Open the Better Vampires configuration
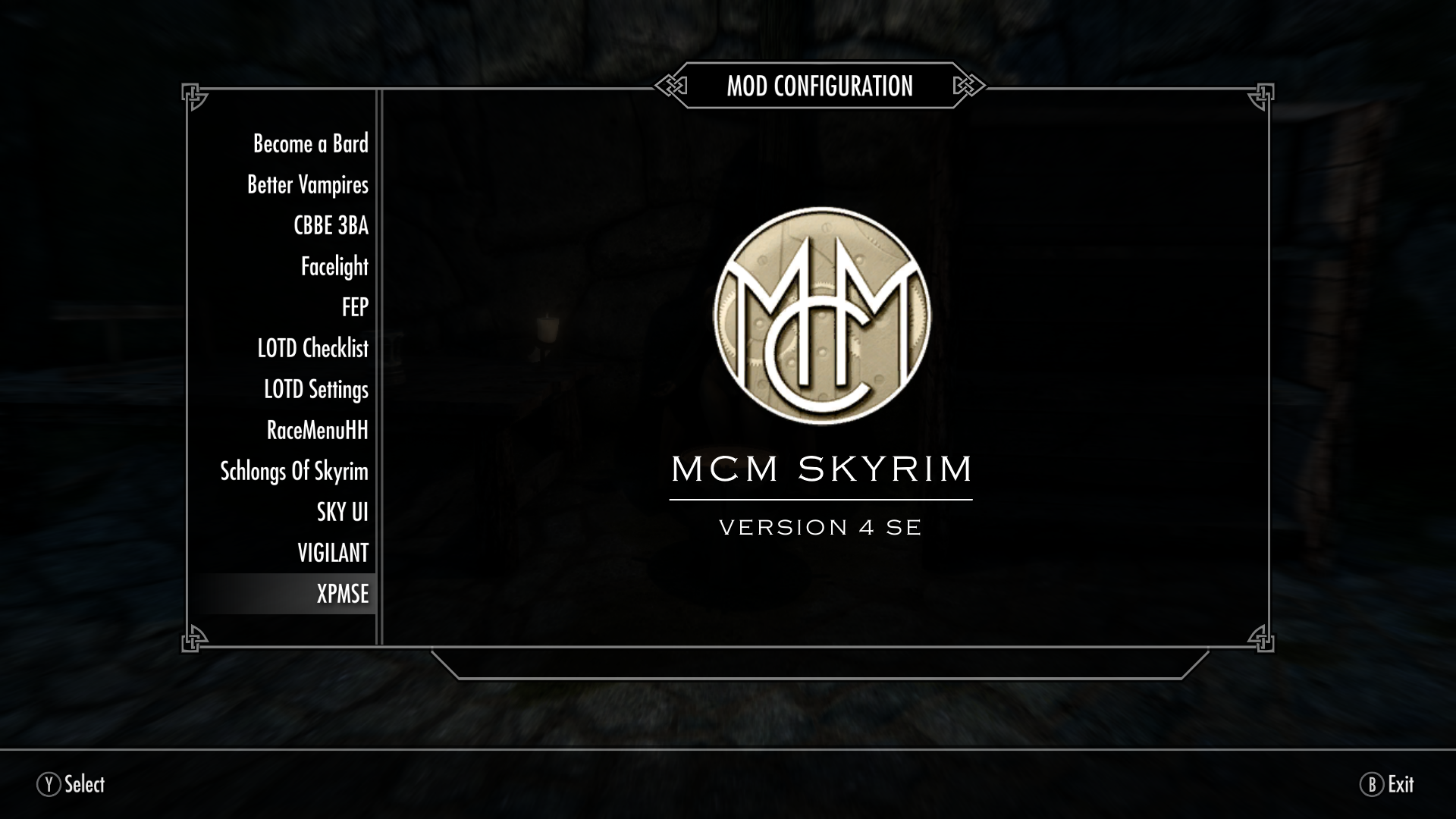 (x=308, y=184)
